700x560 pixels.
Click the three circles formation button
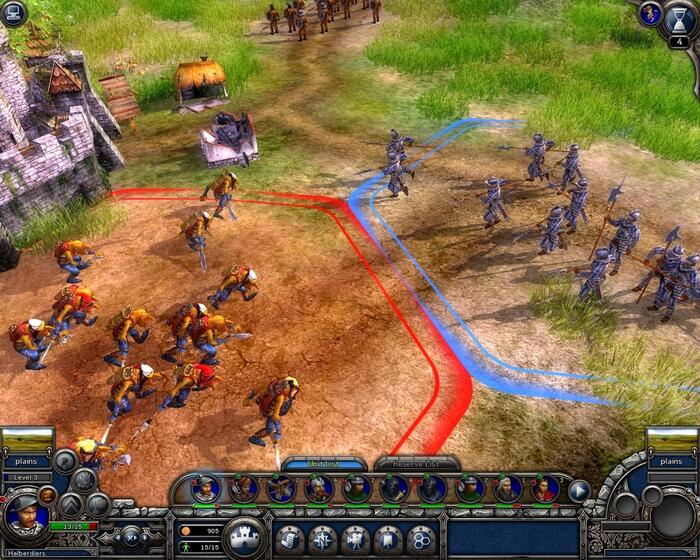point(421,538)
